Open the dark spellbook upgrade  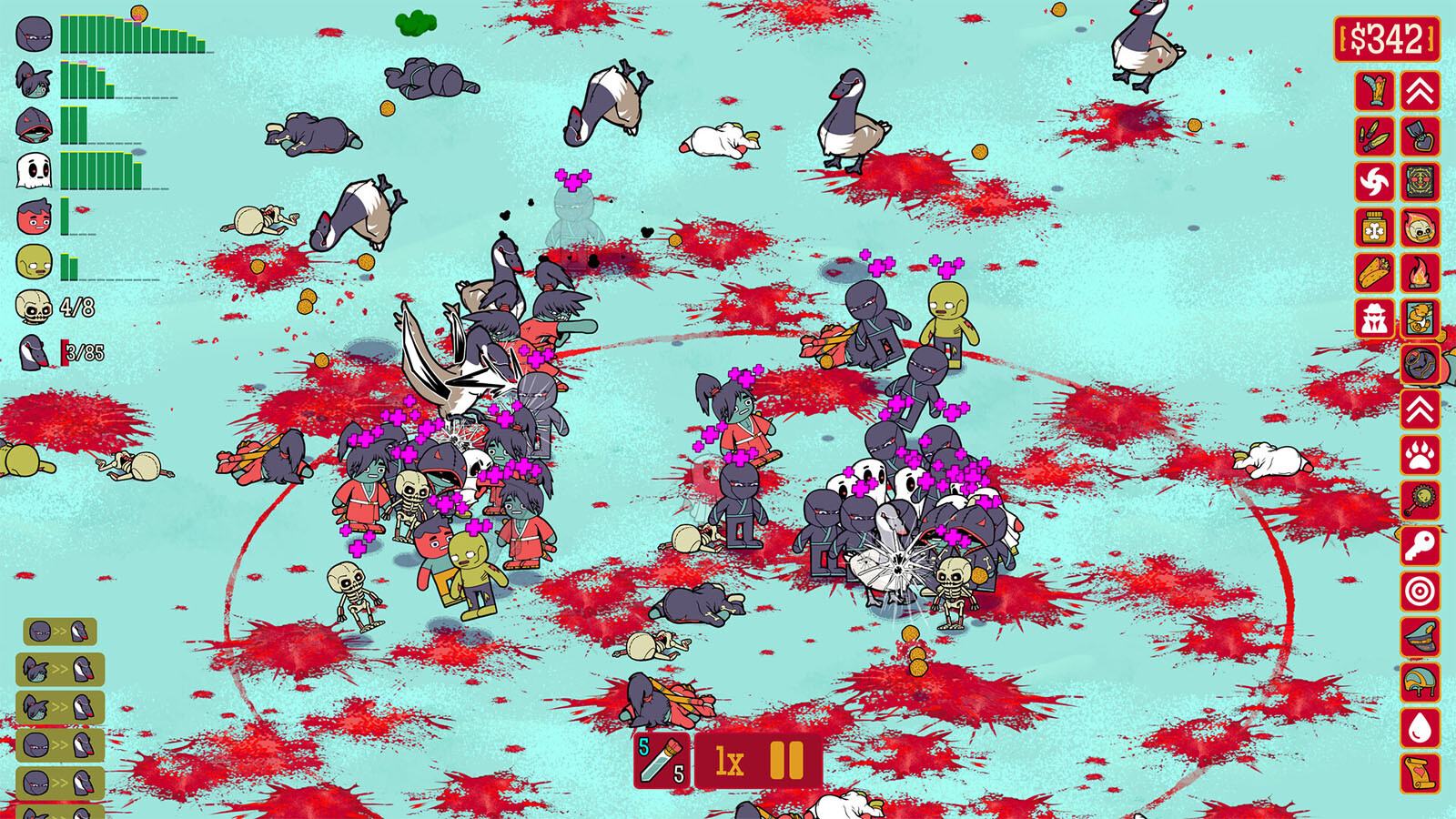tap(1421, 182)
